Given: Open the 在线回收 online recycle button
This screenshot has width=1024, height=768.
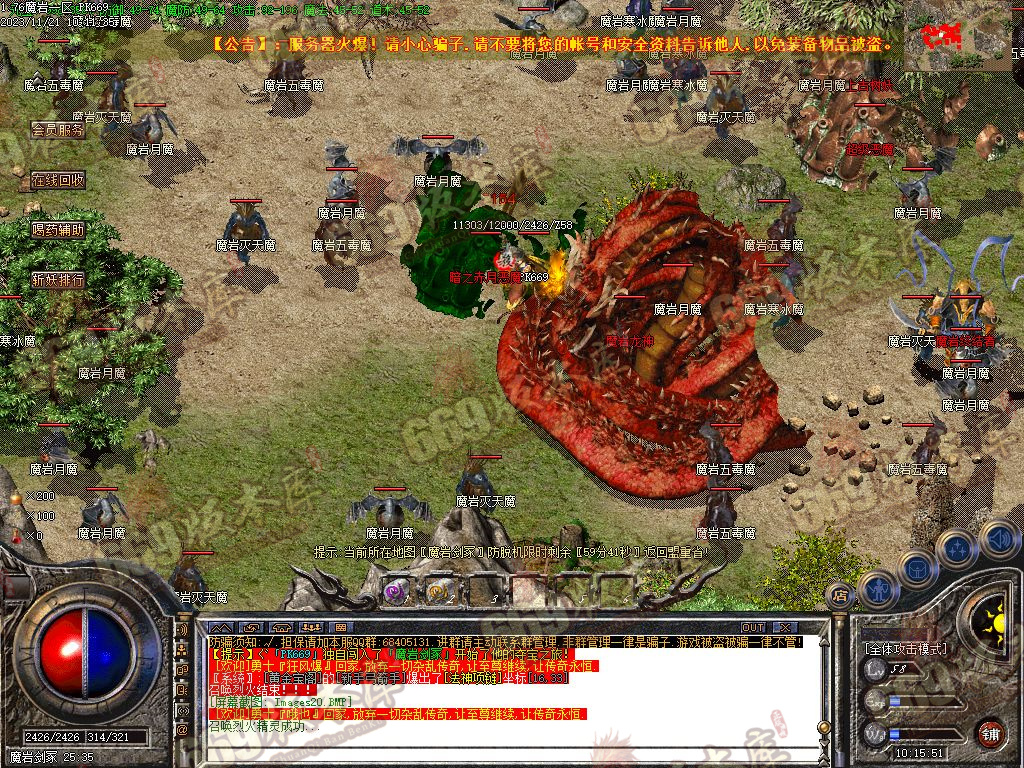Looking at the screenshot, I should tap(57, 180).
